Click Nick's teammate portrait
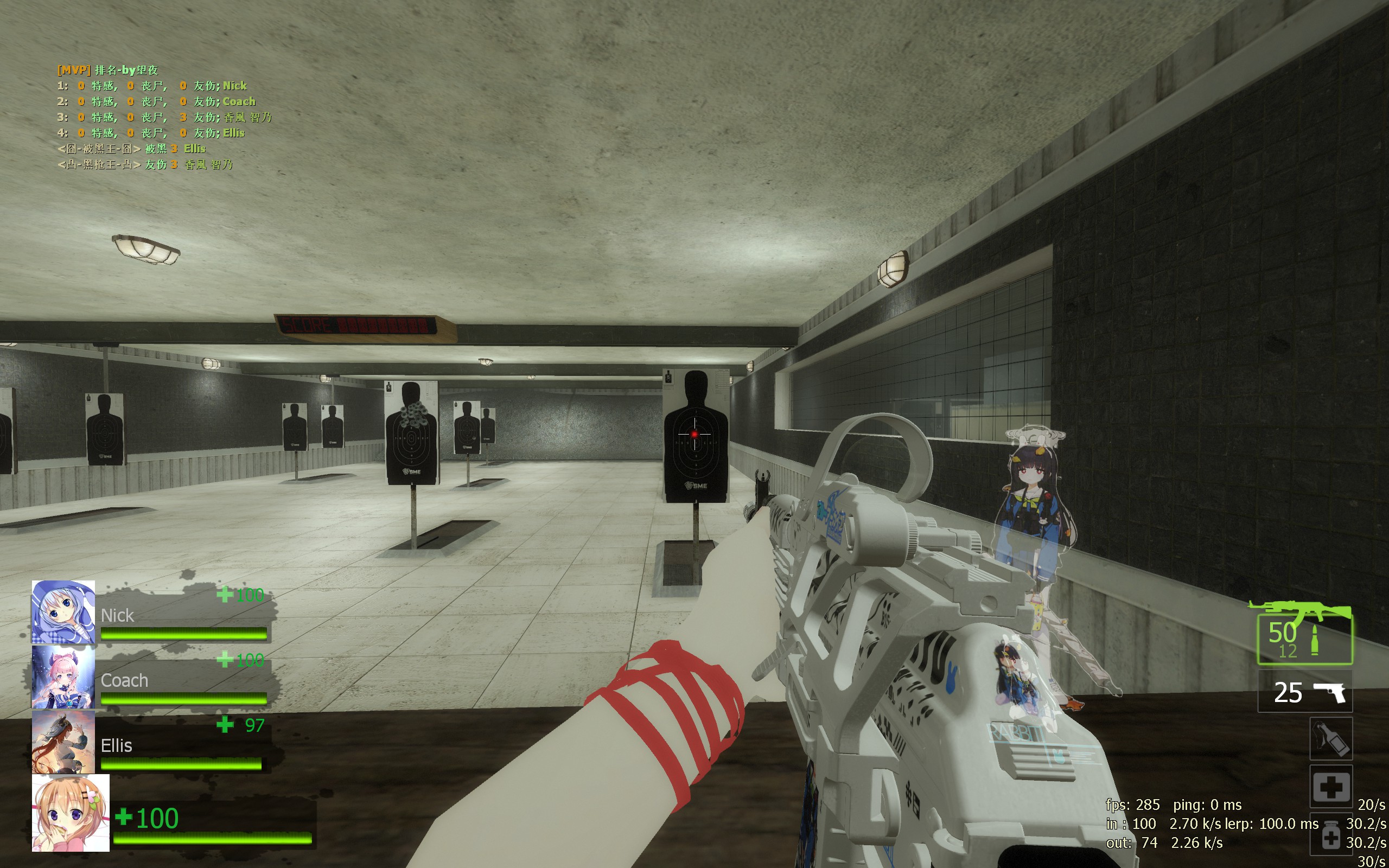1389x868 pixels. click(x=63, y=612)
